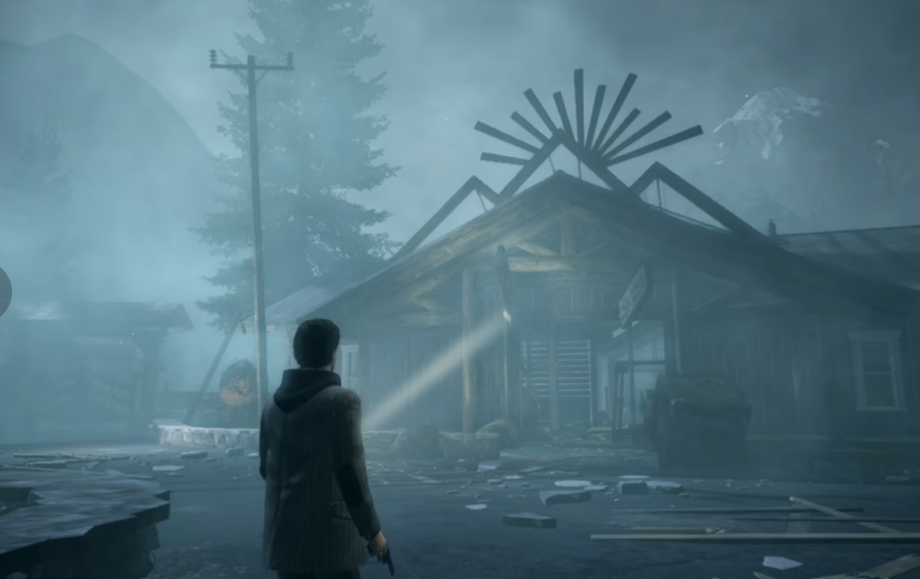
Task: Click the dark circular gallery navigation button
Action: [x=3, y=291]
